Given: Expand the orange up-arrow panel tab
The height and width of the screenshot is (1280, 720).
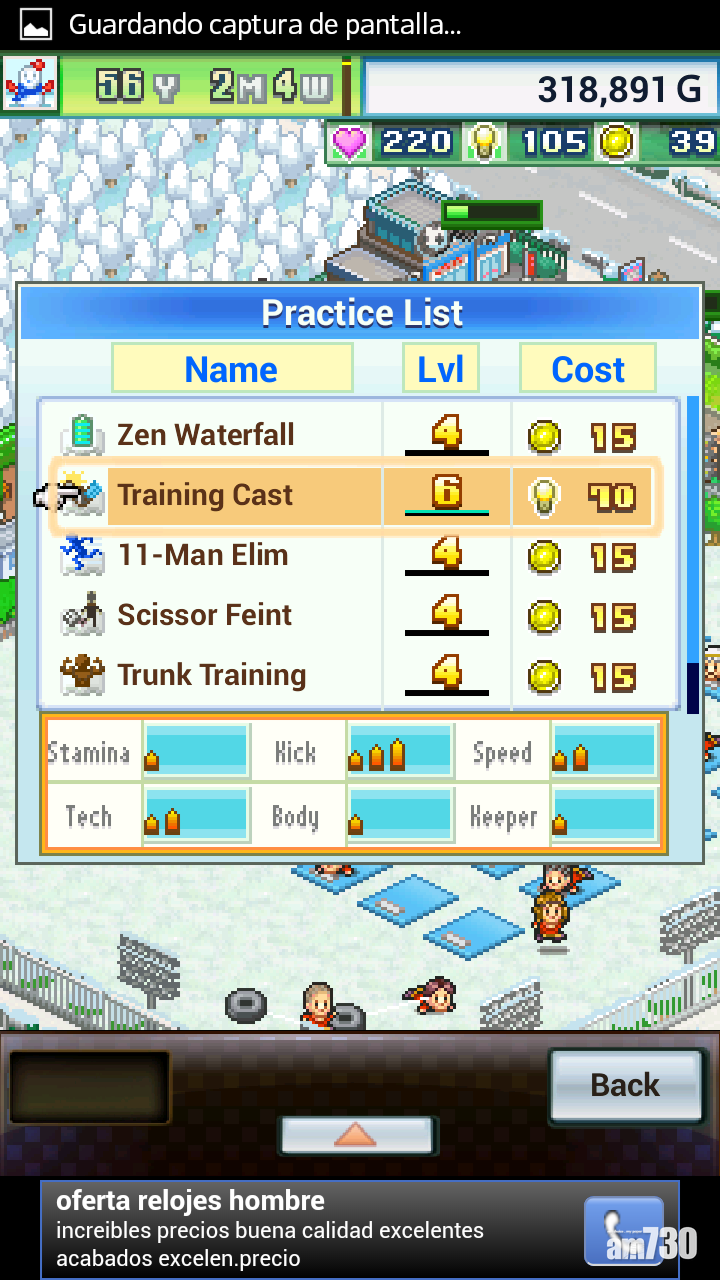Looking at the screenshot, I should pyautogui.click(x=355, y=1135).
